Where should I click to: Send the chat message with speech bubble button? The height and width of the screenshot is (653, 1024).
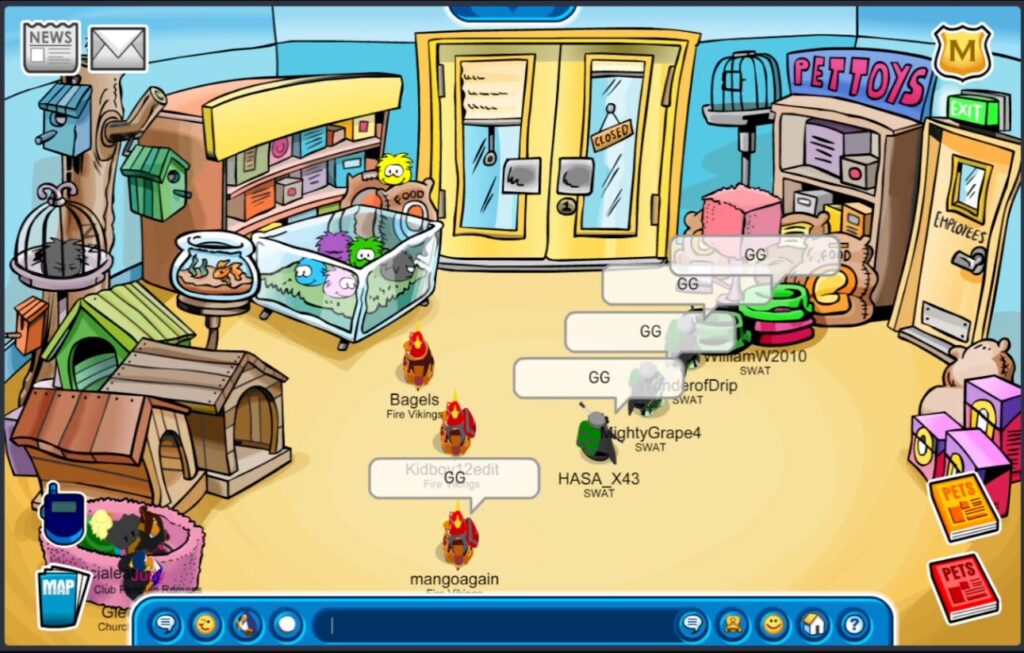(691, 626)
